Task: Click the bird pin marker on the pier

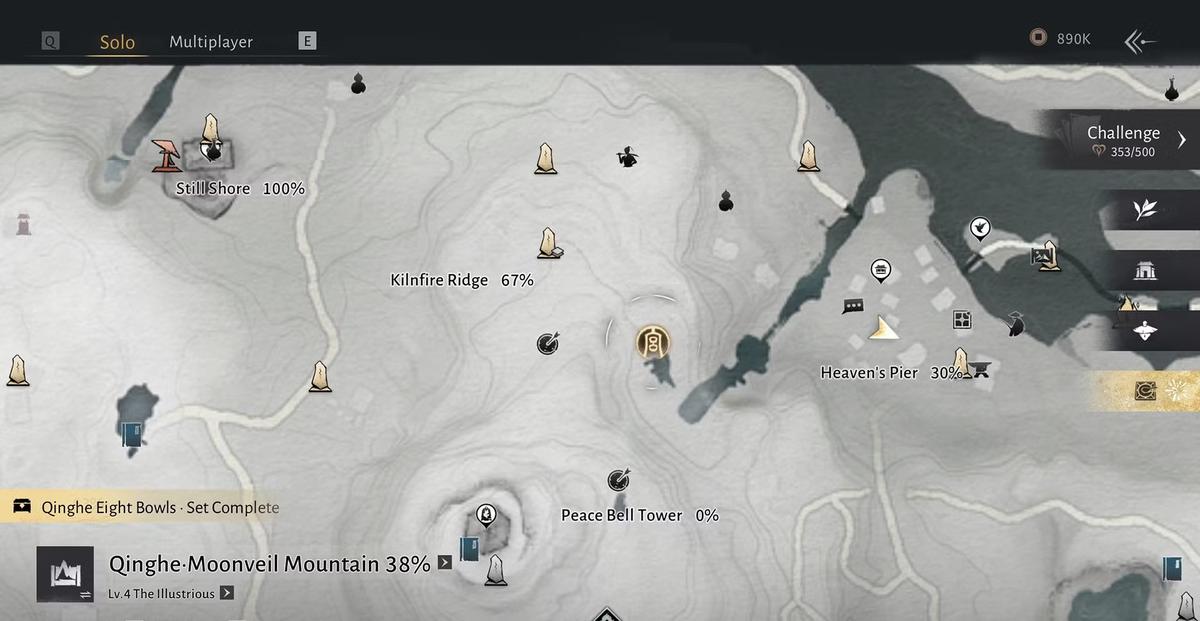Action: pos(980,229)
